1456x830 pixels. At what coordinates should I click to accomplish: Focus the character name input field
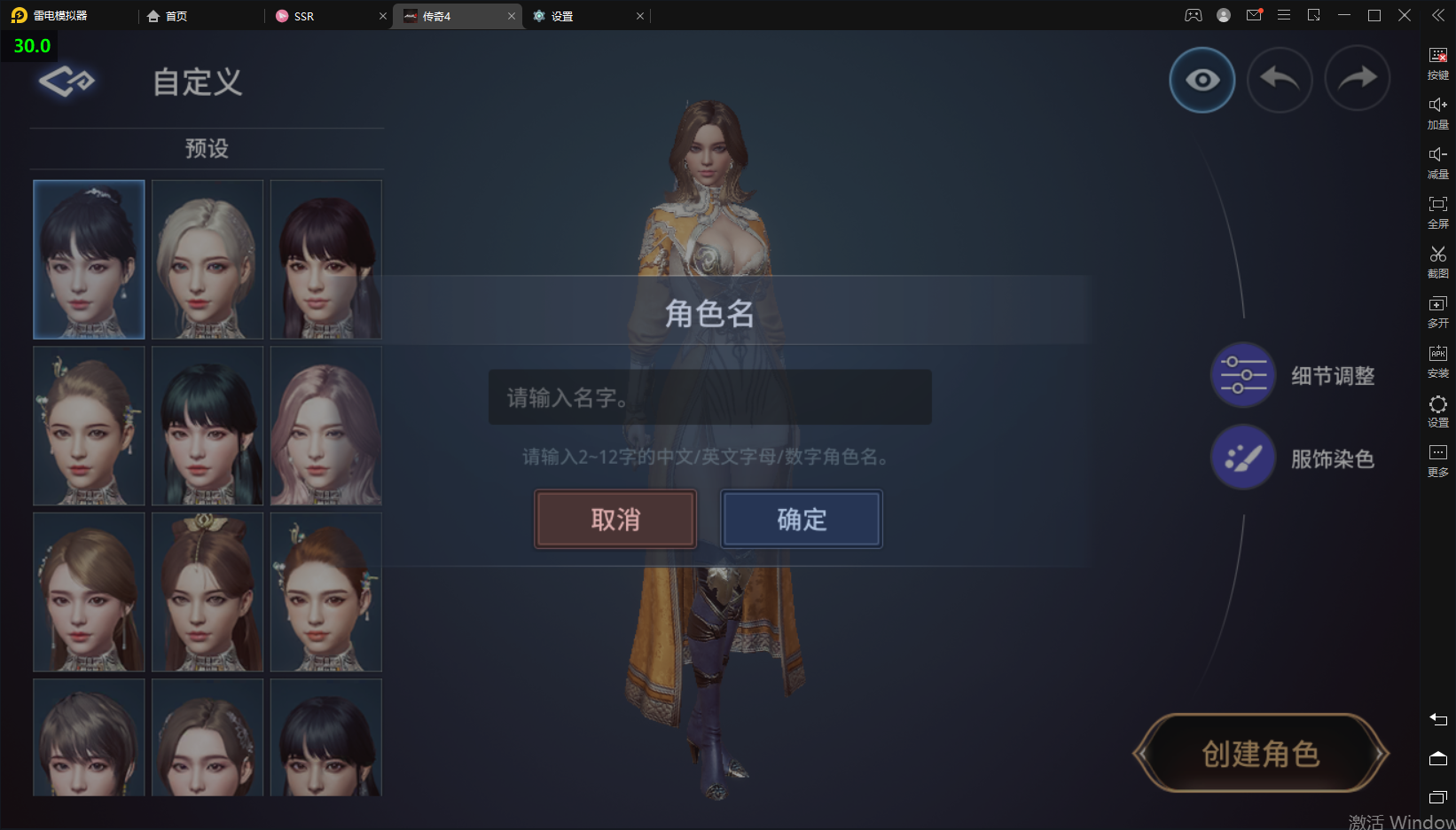coord(709,397)
